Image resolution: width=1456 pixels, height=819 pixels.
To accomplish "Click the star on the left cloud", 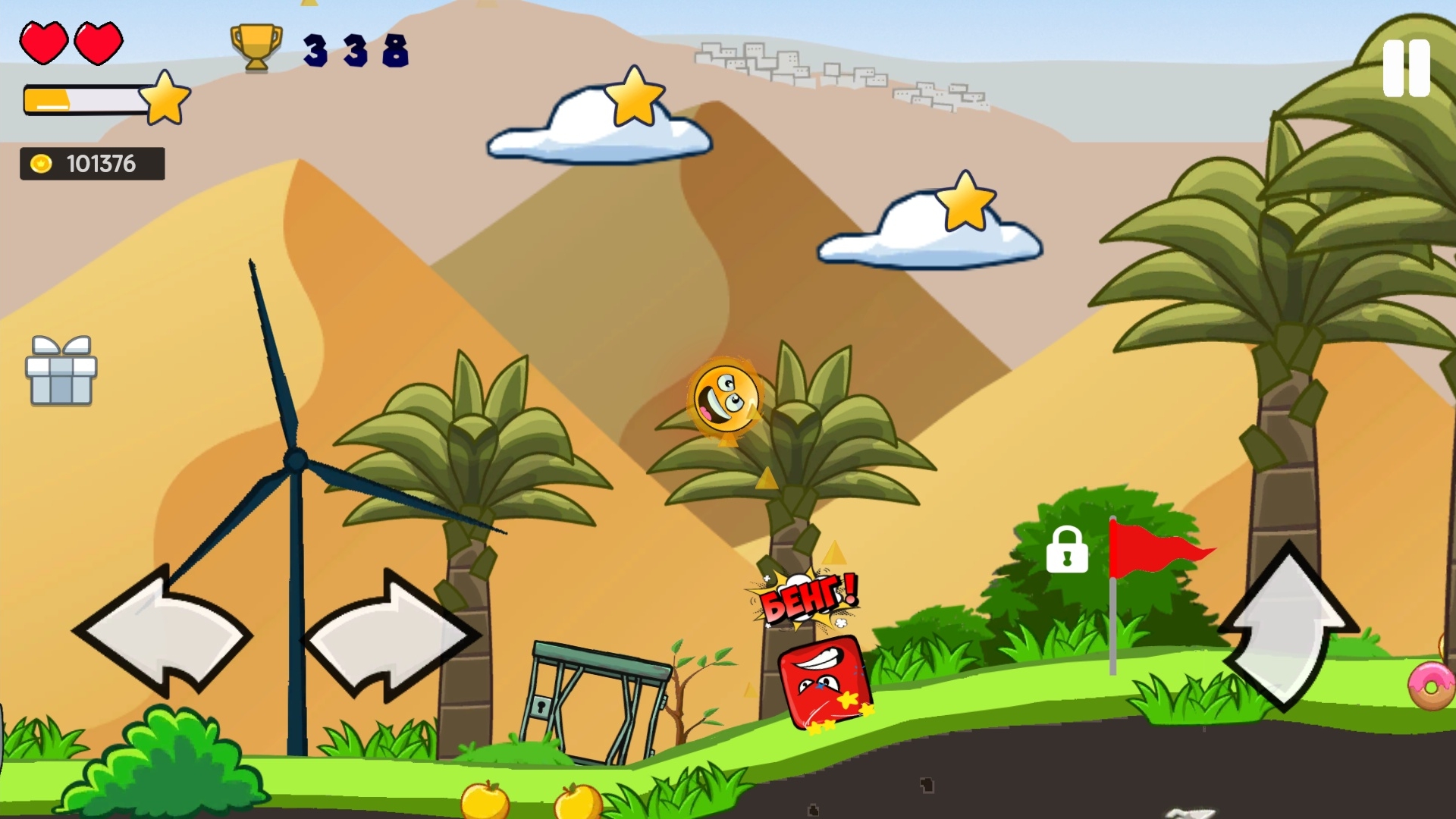I will pos(634,97).
